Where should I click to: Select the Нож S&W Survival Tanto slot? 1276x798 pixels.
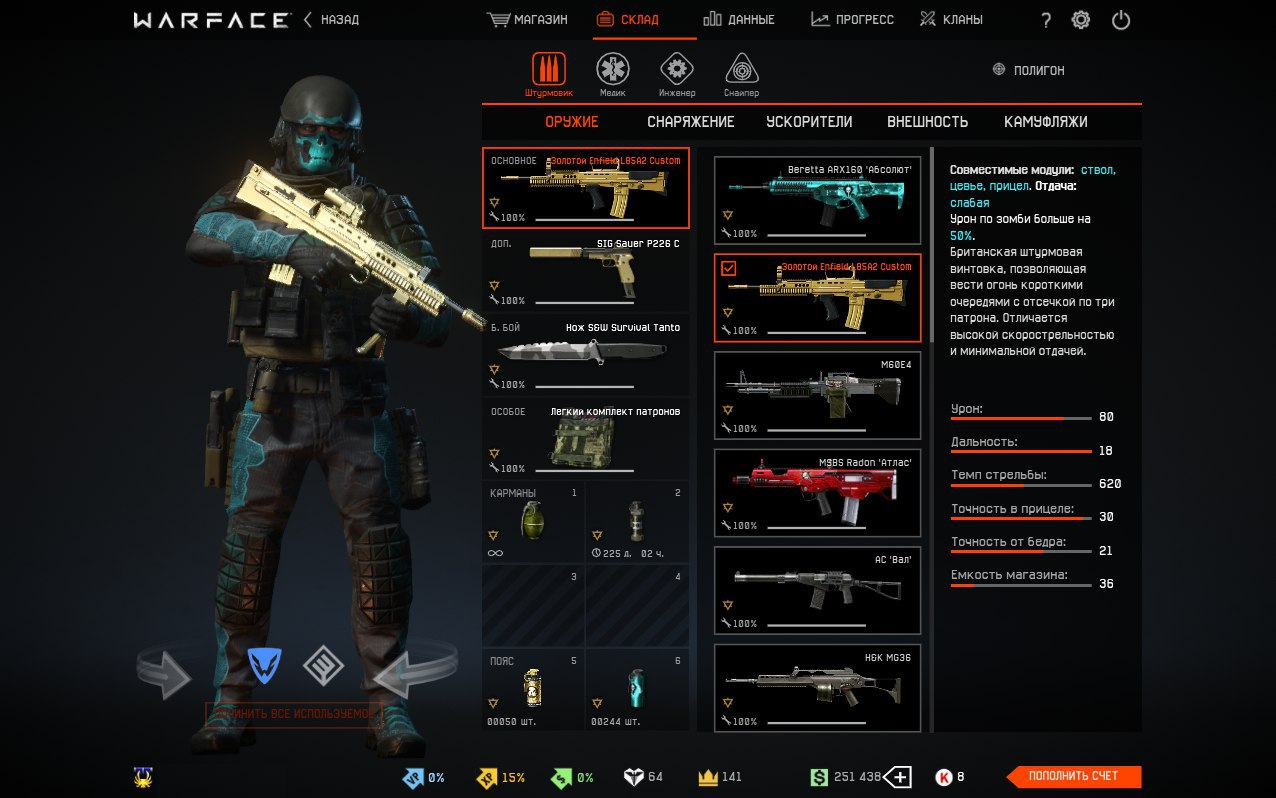(x=586, y=355)
